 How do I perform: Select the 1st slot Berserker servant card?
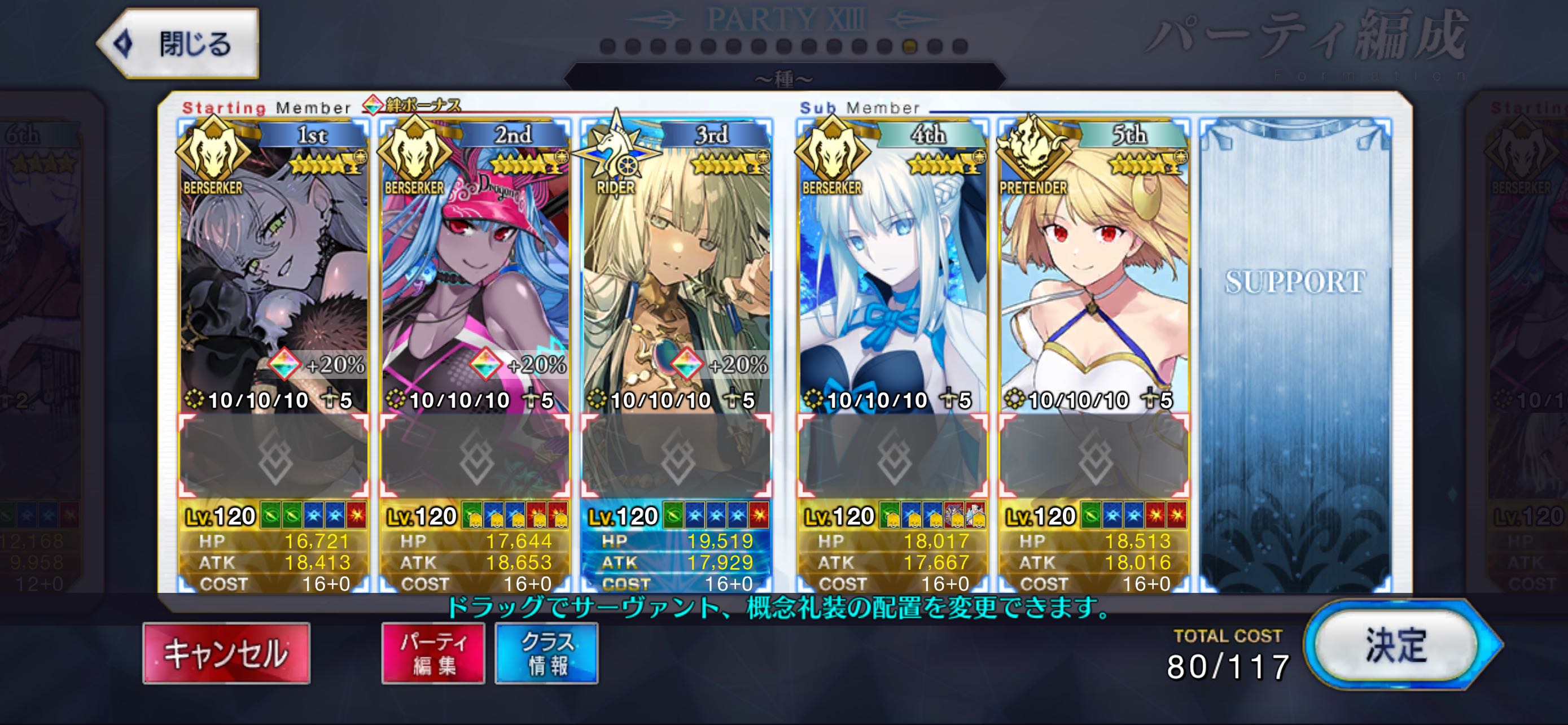[273, 274]
